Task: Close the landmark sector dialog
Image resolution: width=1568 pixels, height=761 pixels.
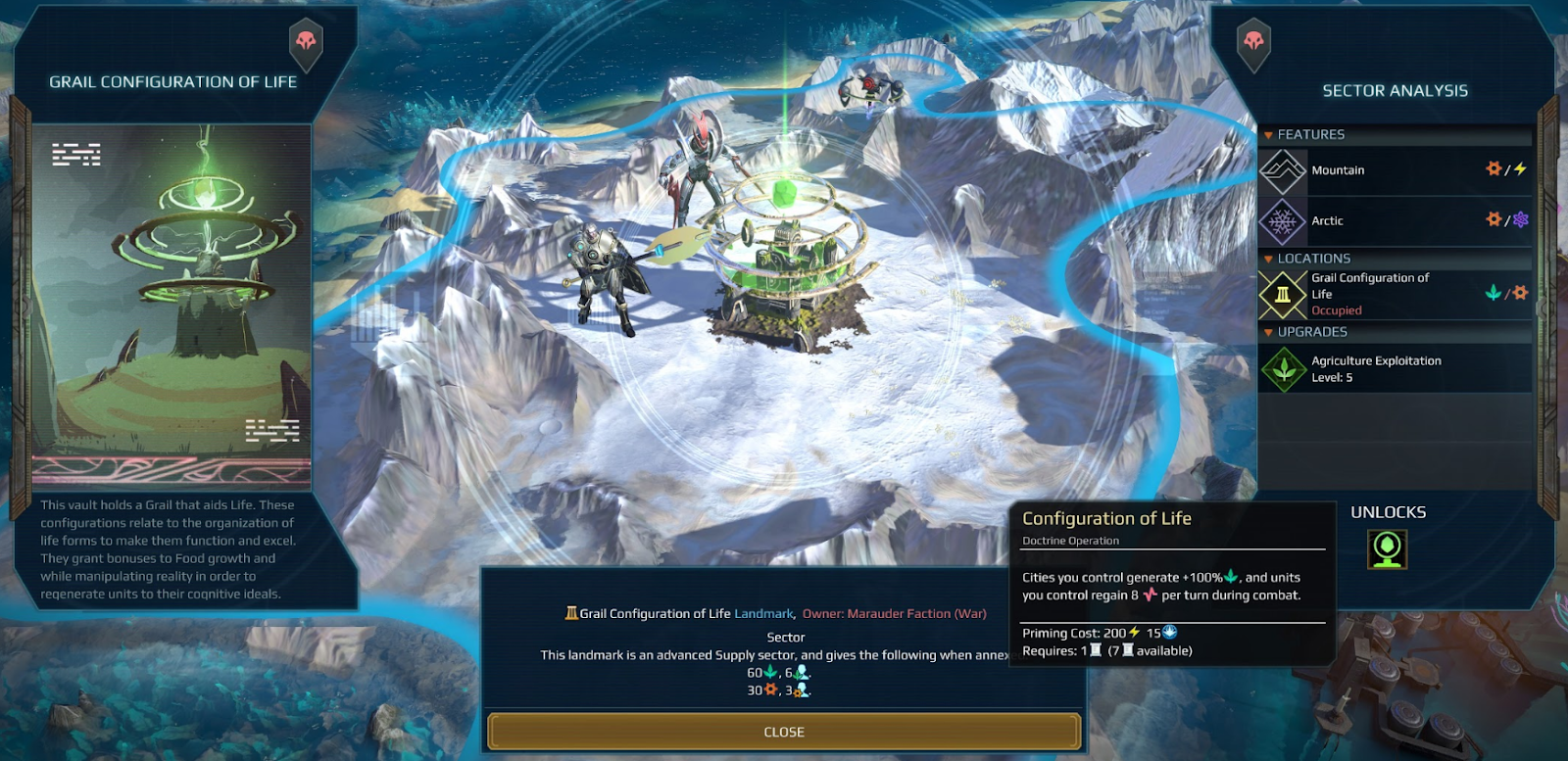Action: coord(784,732)
